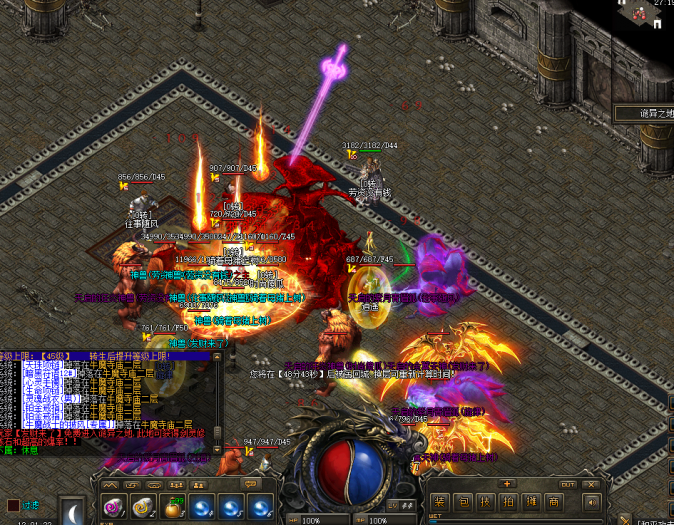The image size is (674, 525).
Task: Open the skills panel (技)
Action: (484, 502)
